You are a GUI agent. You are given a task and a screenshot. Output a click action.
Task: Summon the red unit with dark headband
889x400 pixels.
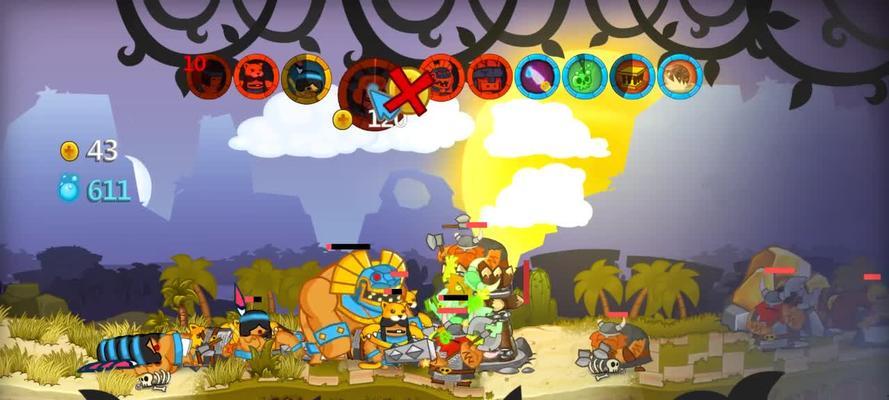[489, 76]
